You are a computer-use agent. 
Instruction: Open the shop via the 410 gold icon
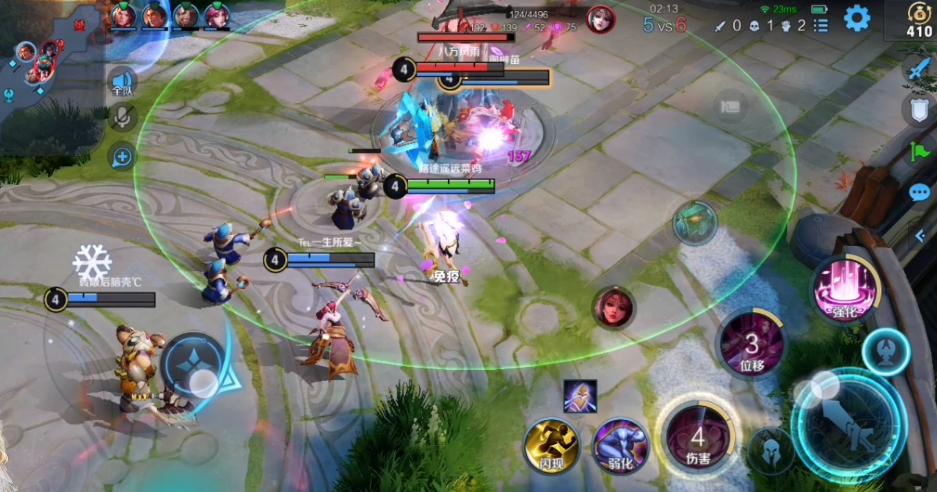[x=918, y=21]
